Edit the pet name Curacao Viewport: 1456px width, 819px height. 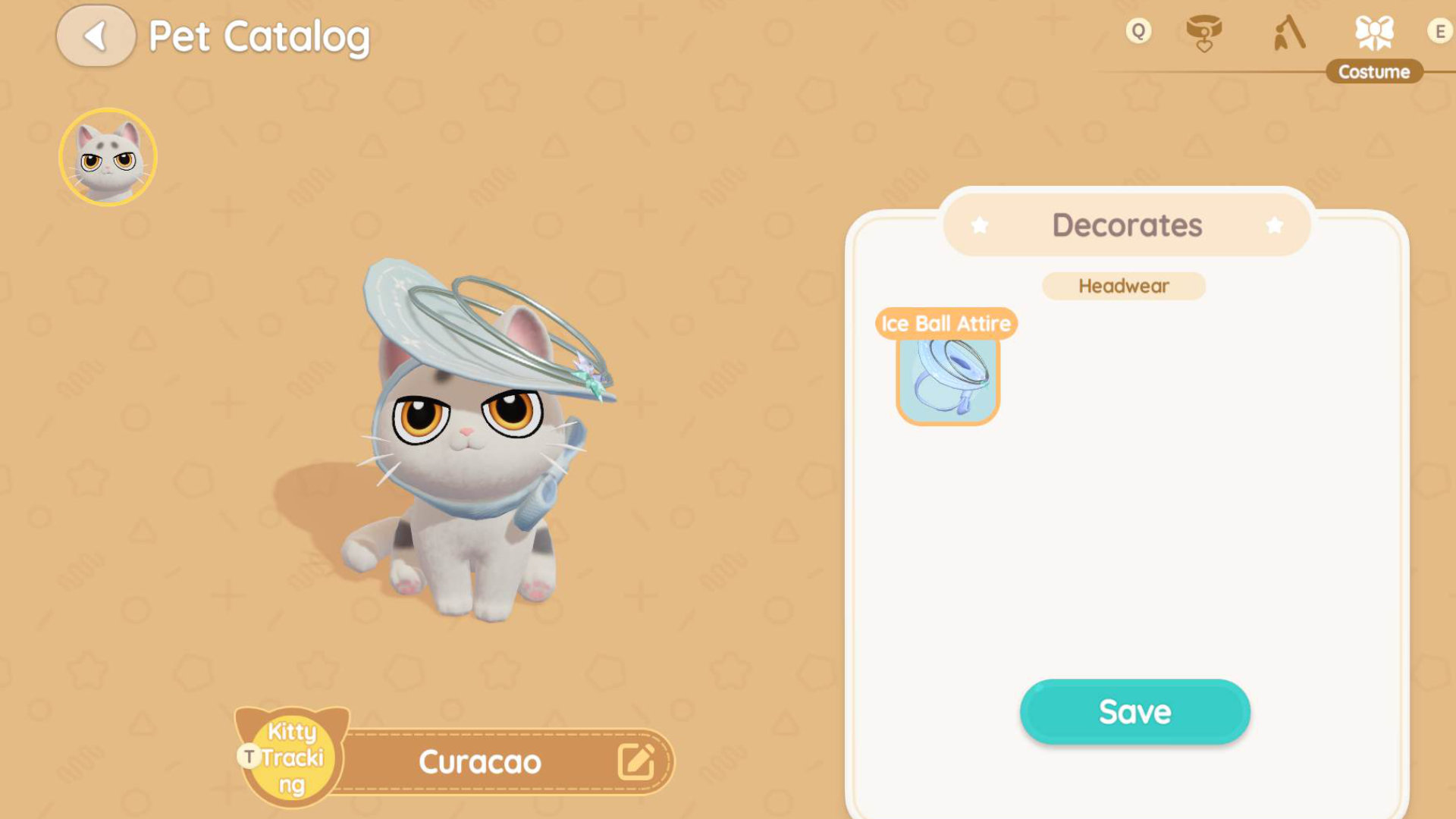pos(635,761)
